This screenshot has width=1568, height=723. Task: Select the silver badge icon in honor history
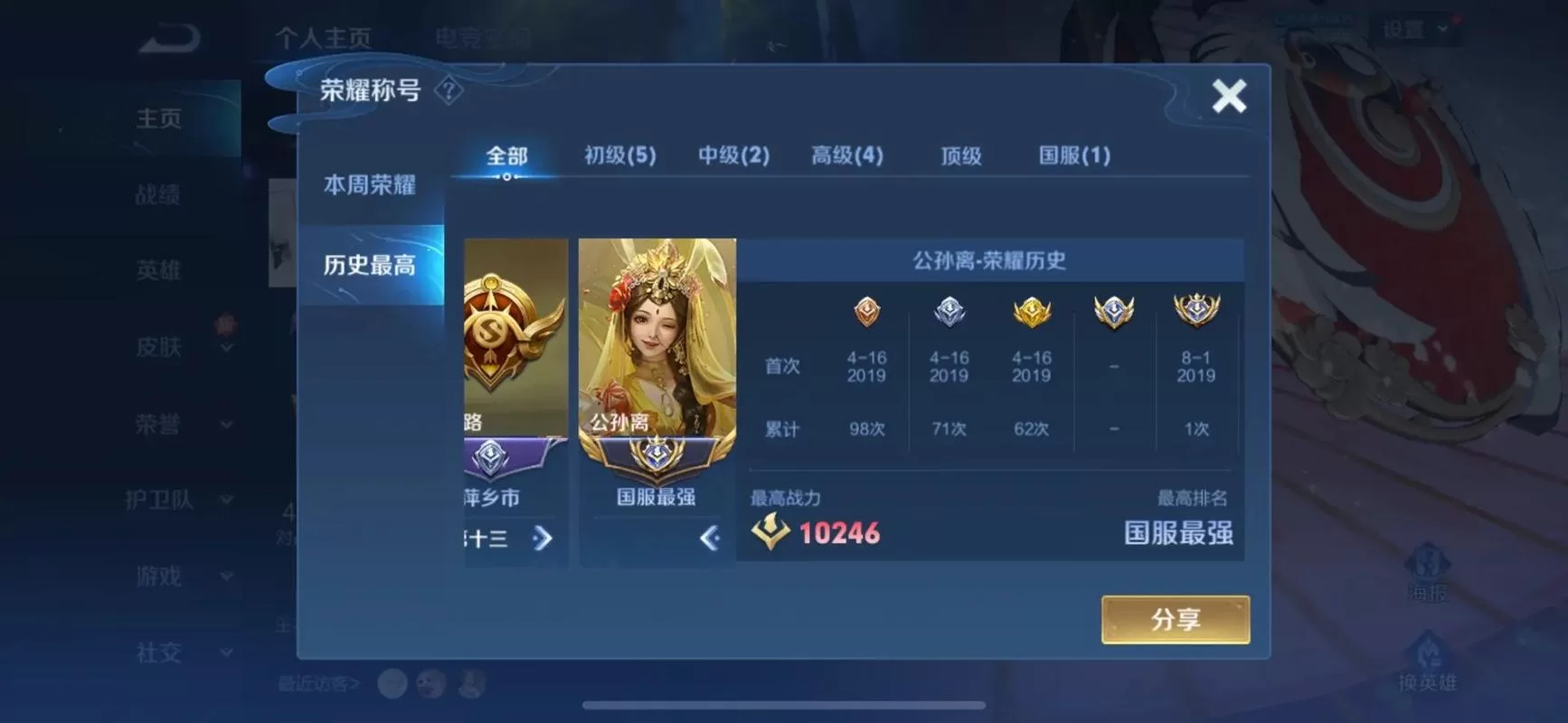click(948, 311)
